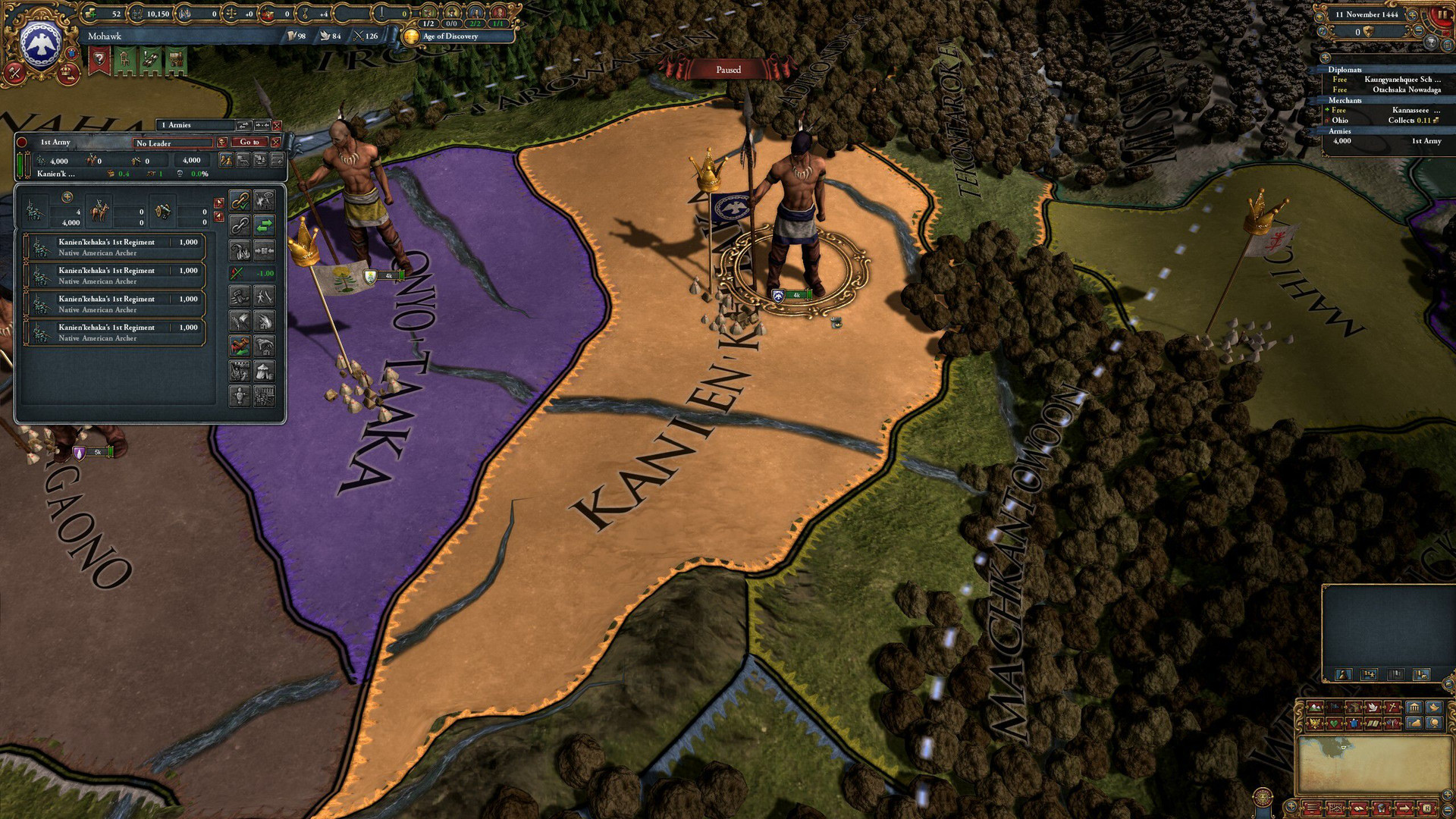Screen dimensions: 1456x819
Task: Select the first Kanien'kehaka regiment row
Action: tap(115, 247)
